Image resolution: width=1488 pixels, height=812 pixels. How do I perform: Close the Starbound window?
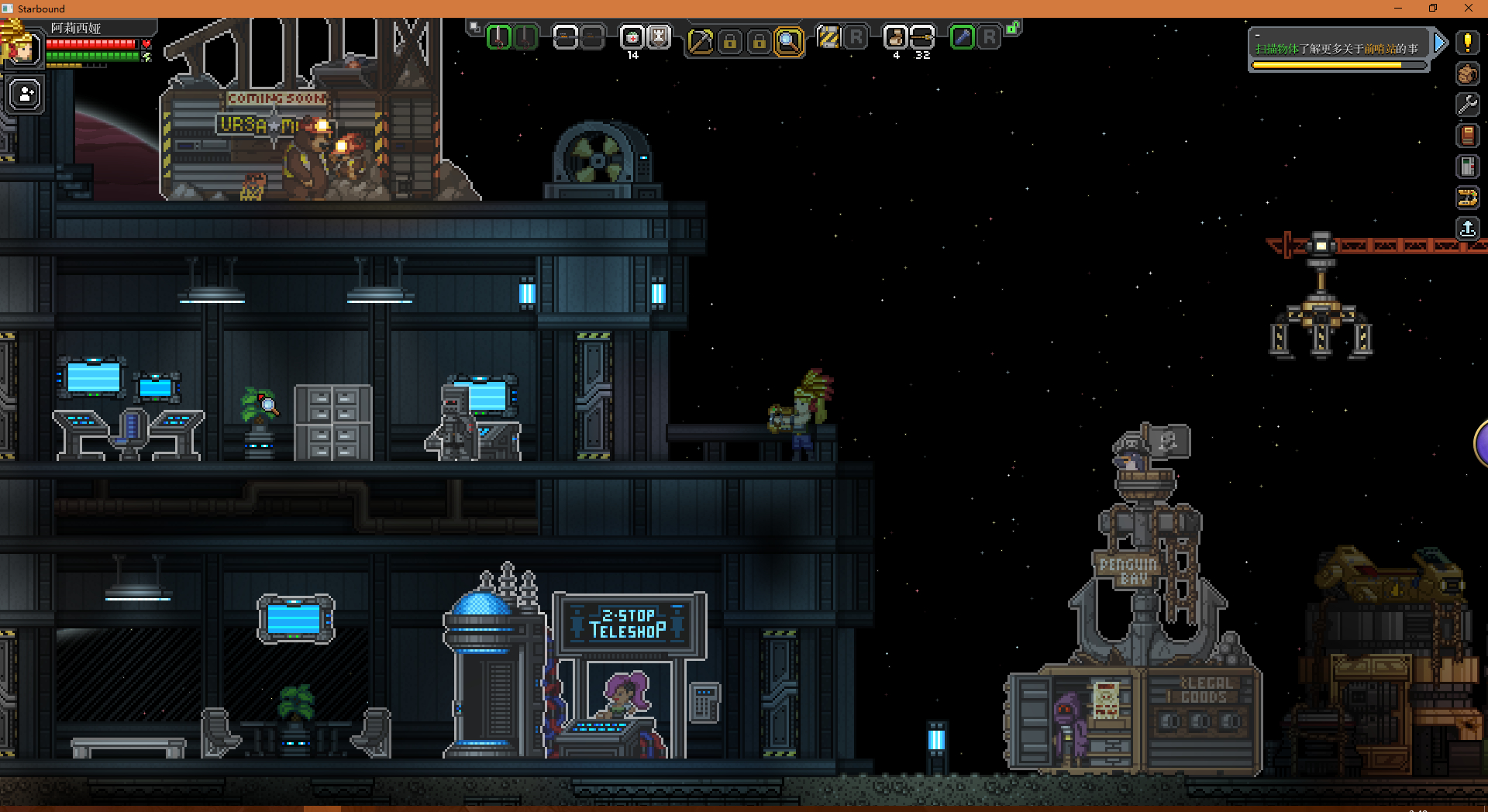click(x=1468, y=9)
